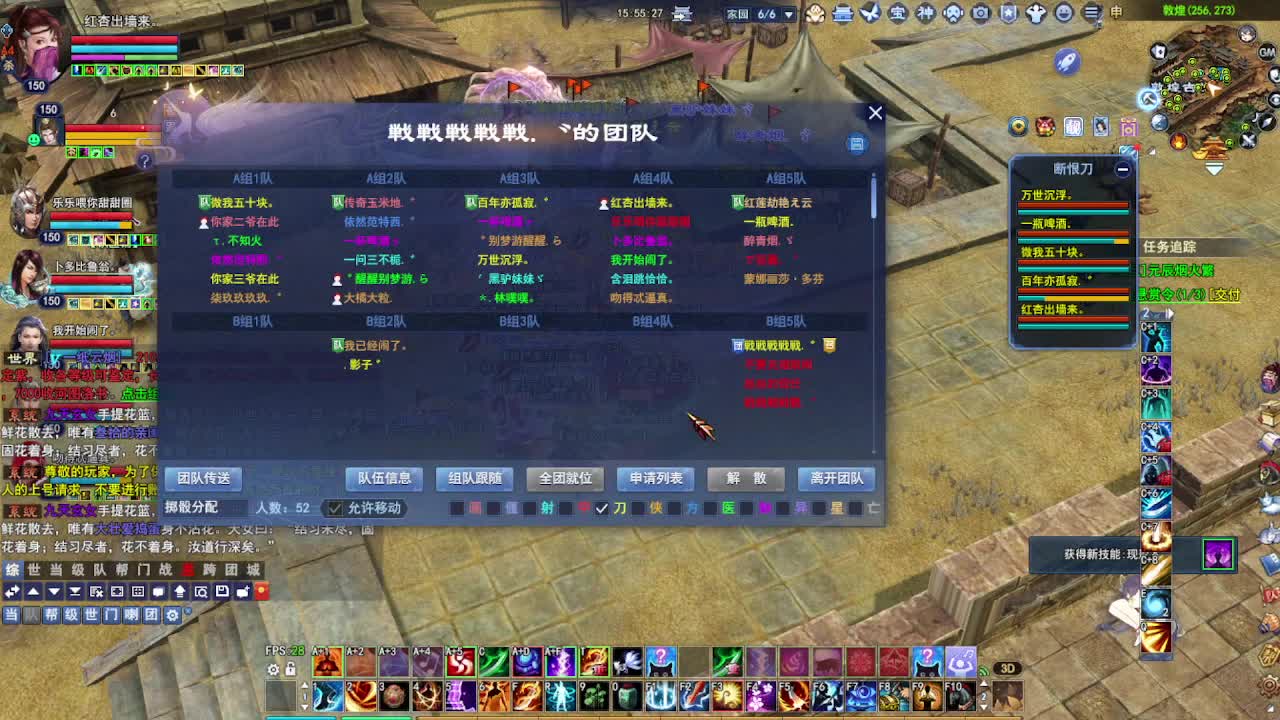1280x720 pixels.
Task: Uncheck the 允许移动 checkbox
Action: 333,508
